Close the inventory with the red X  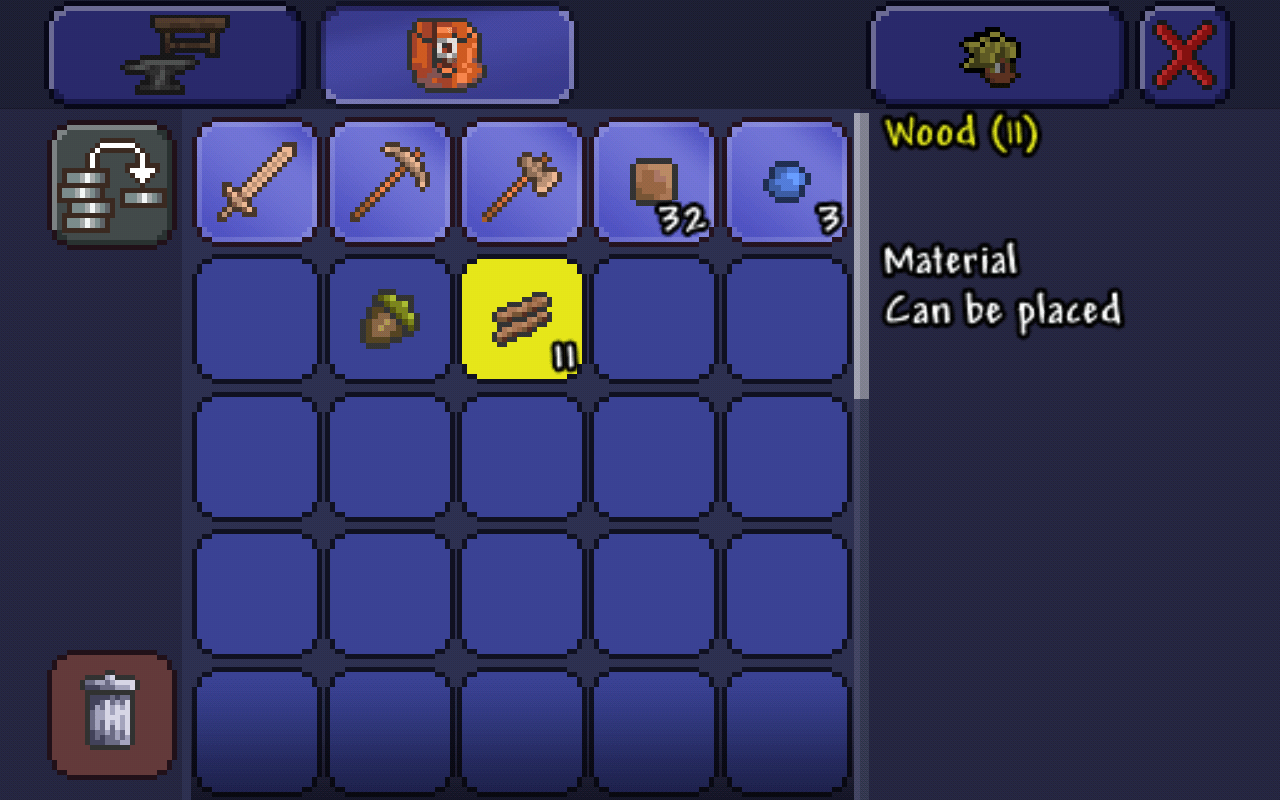coord(1186,54)
